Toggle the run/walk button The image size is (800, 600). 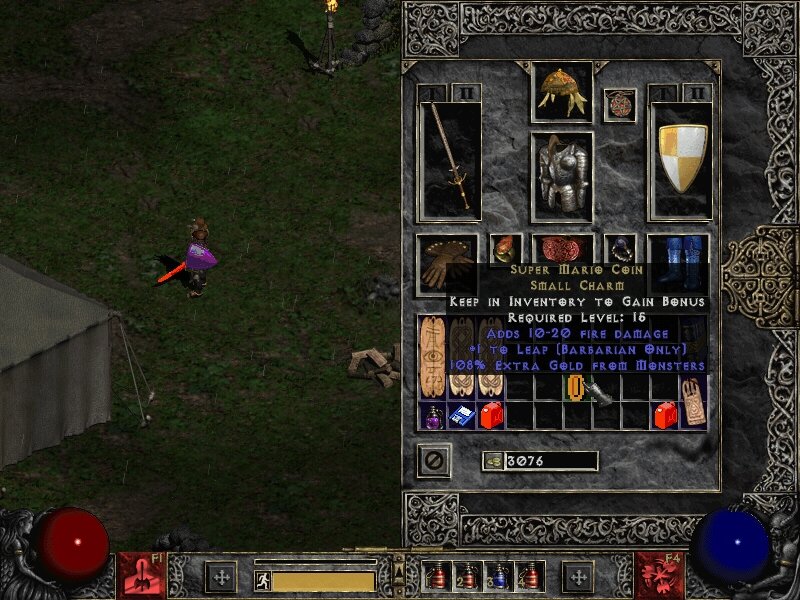coord(263,580)
